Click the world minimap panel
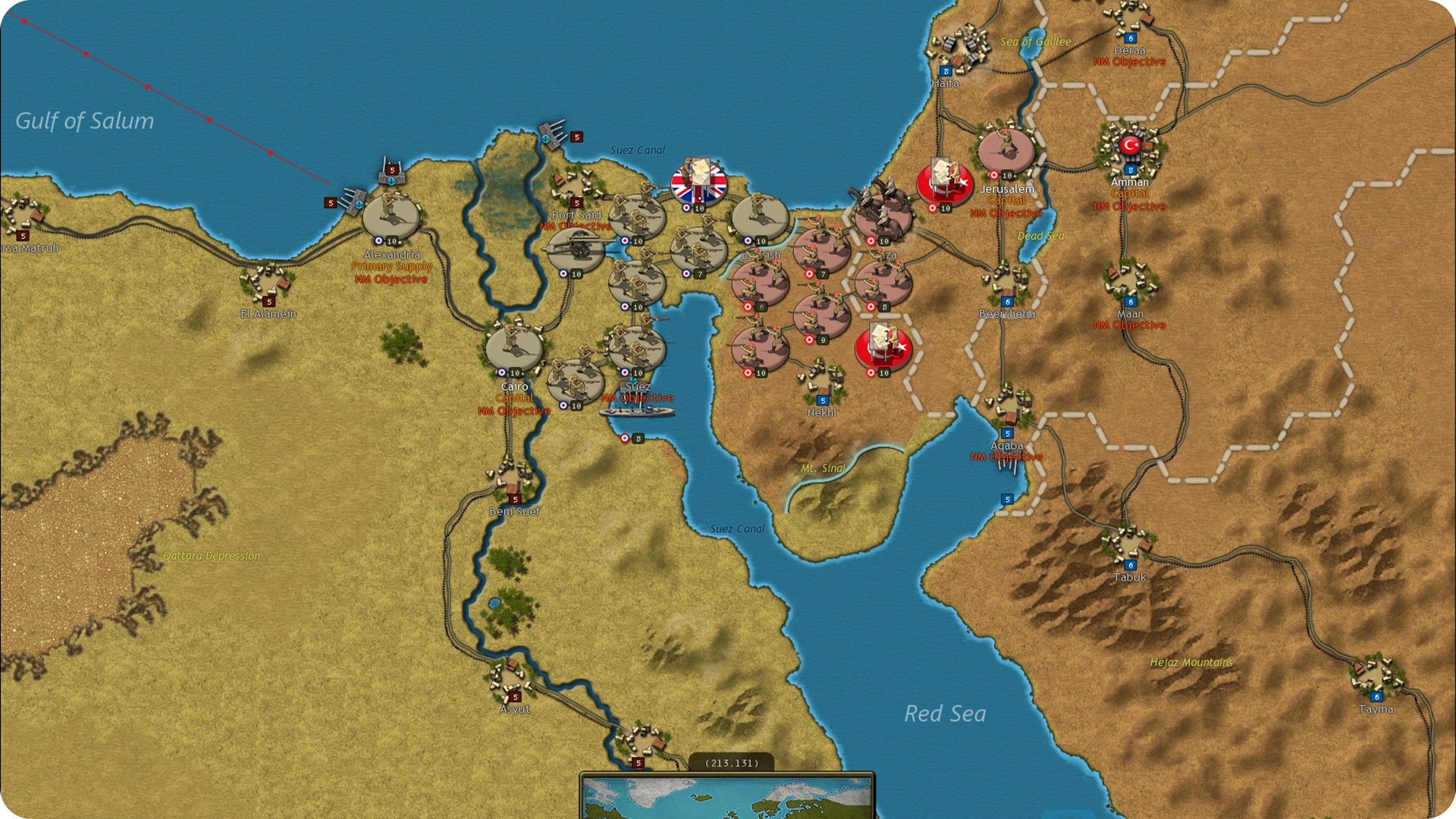This screenshot has height=819, width=1456. (x=726, y=797)
